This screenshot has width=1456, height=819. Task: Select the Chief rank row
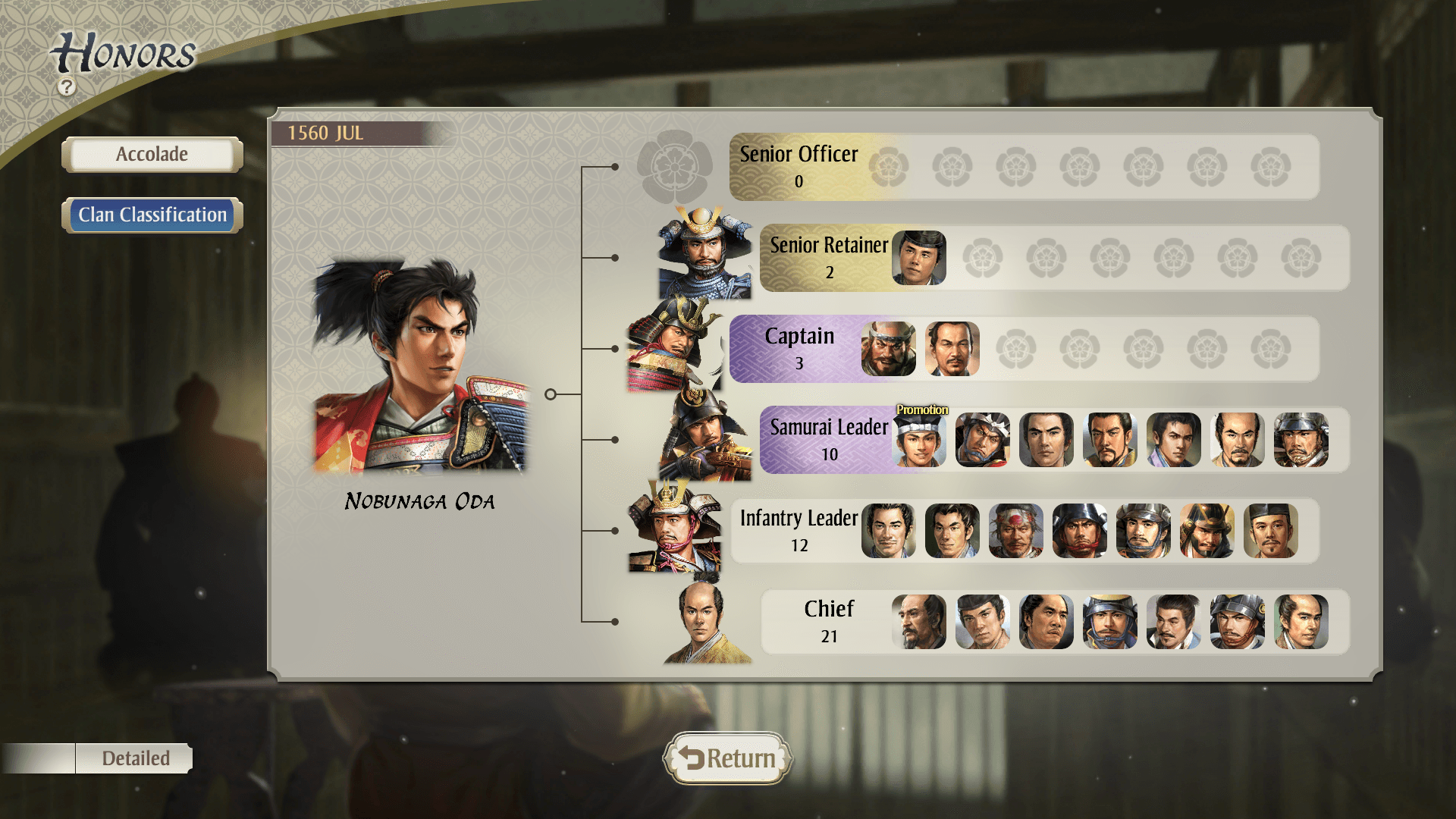(828, 621)
